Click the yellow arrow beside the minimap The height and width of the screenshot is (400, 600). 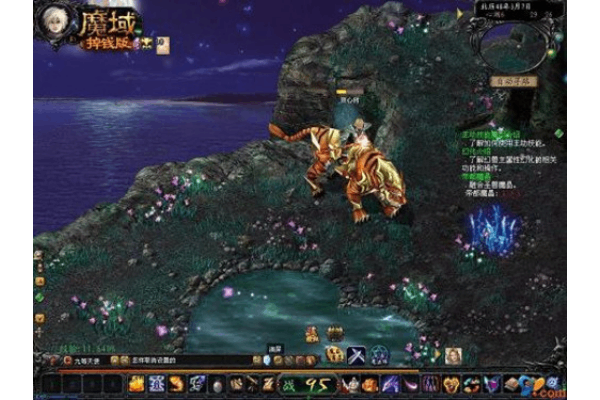coord(460,14)
